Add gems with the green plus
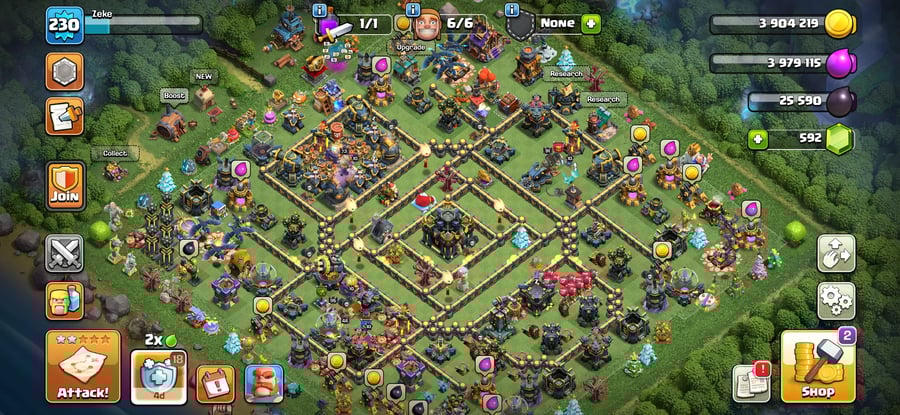This screenshot has height=415, width=900. tap(758, 140)
